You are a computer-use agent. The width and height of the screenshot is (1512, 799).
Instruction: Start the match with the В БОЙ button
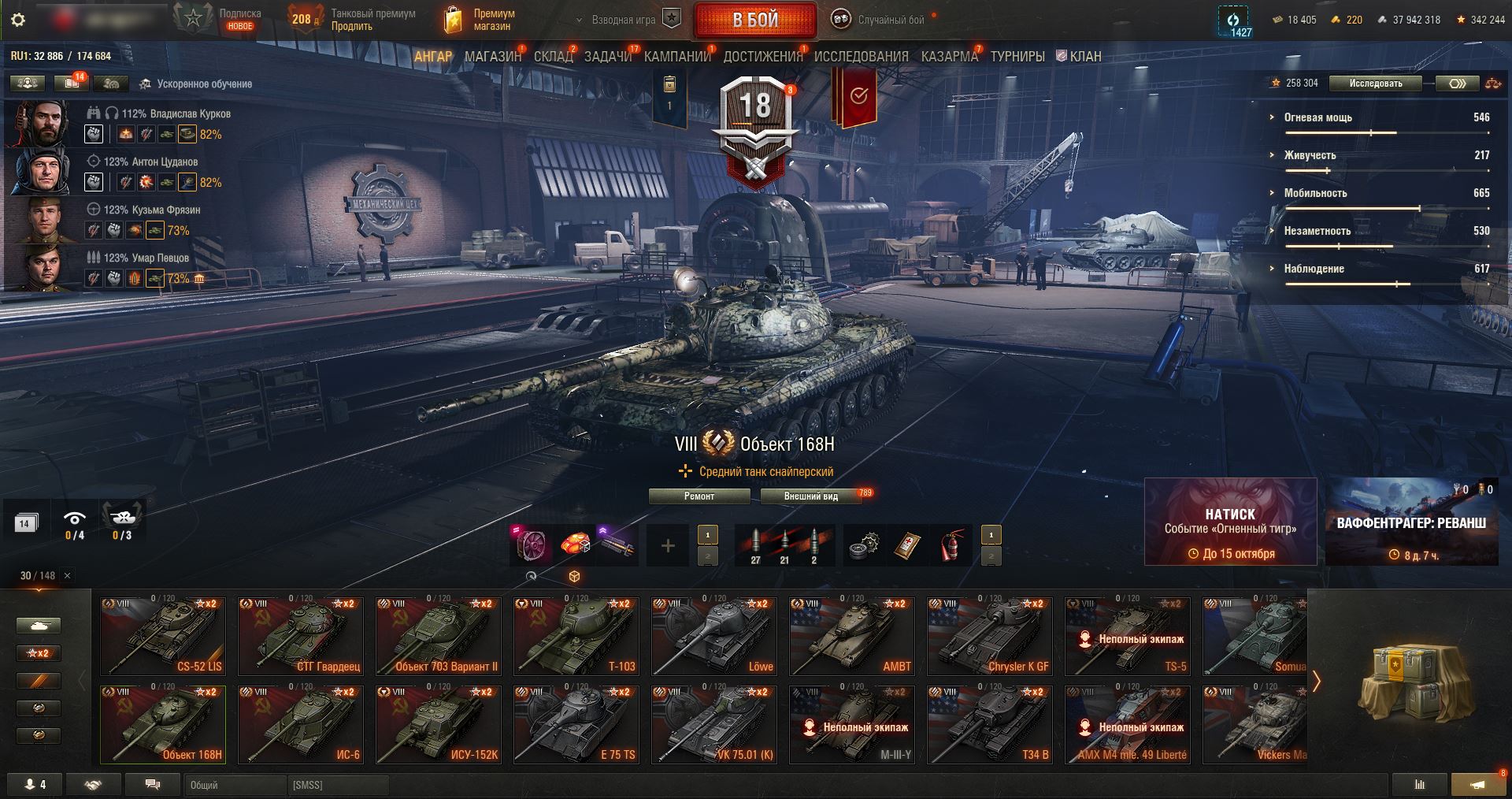pyautogui.click(x=754, y=20)
